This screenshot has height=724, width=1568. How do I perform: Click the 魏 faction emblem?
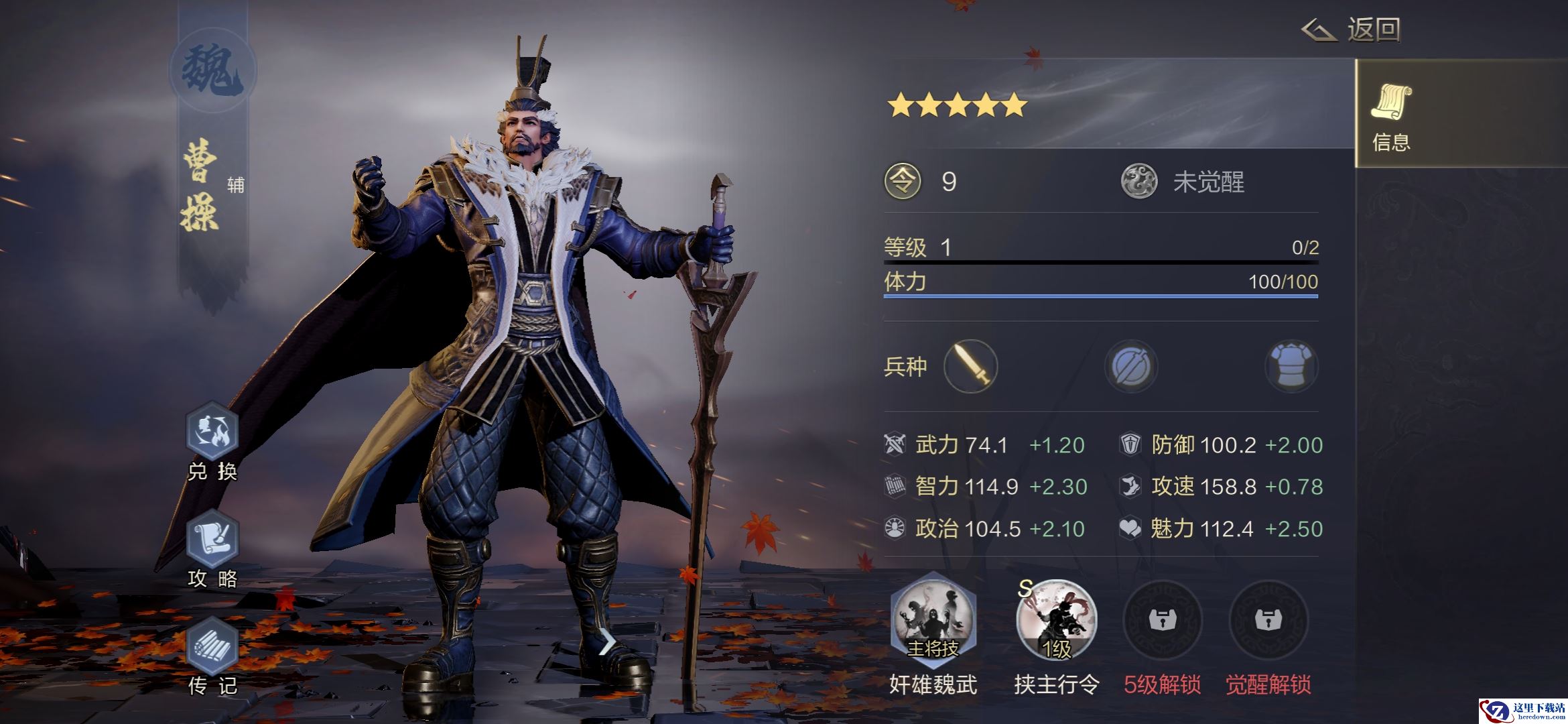[x=212, y=71]
